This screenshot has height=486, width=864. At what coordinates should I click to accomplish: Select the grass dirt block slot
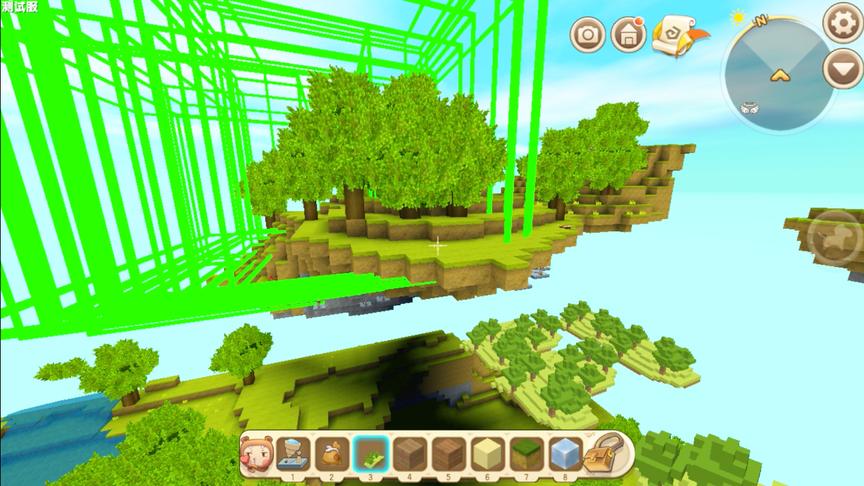(x=526, y=454)
